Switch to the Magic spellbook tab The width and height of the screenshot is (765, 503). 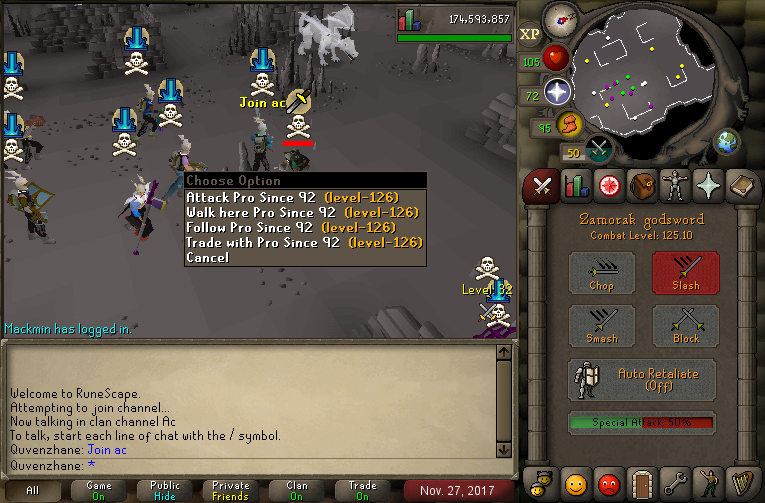pyautogui.click(x=743, y=186)
